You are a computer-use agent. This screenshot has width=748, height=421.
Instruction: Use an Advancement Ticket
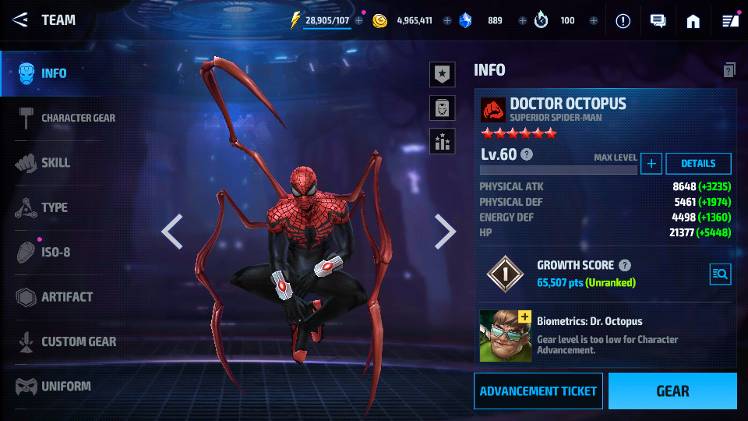(x=538, y=391)
